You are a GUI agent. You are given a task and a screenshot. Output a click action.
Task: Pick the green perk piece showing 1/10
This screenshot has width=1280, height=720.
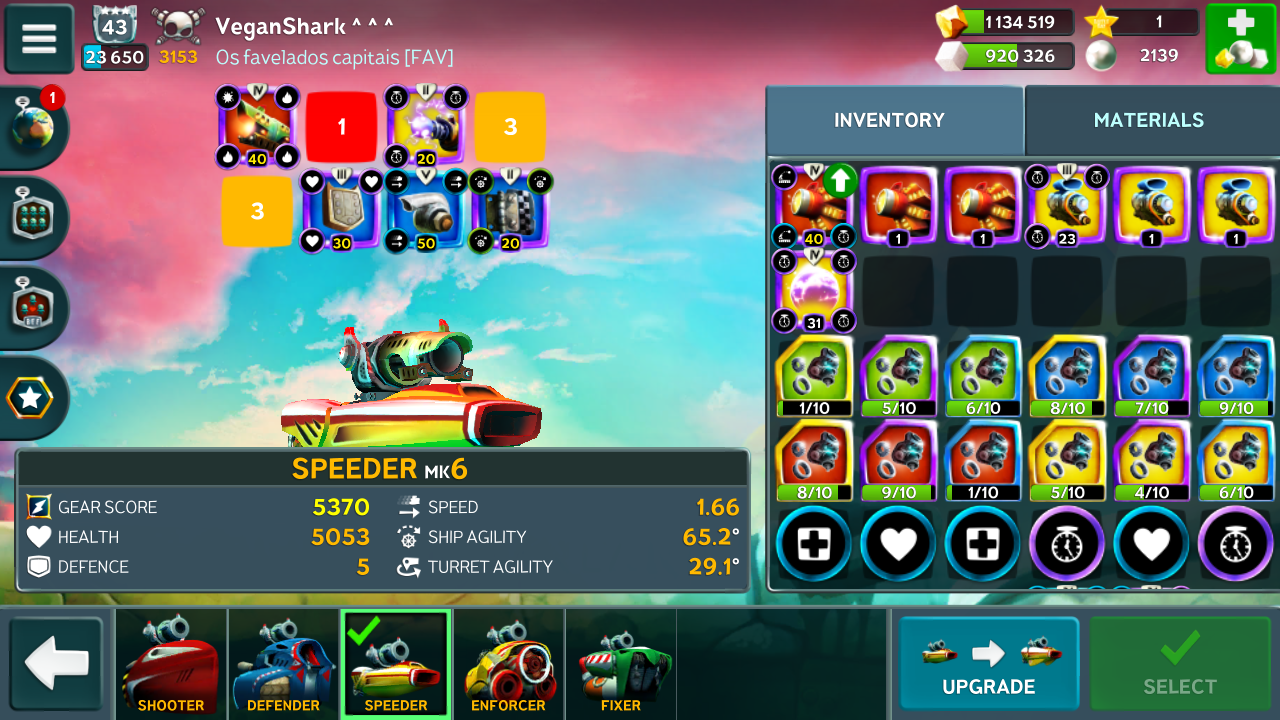[x=814, y=376]
